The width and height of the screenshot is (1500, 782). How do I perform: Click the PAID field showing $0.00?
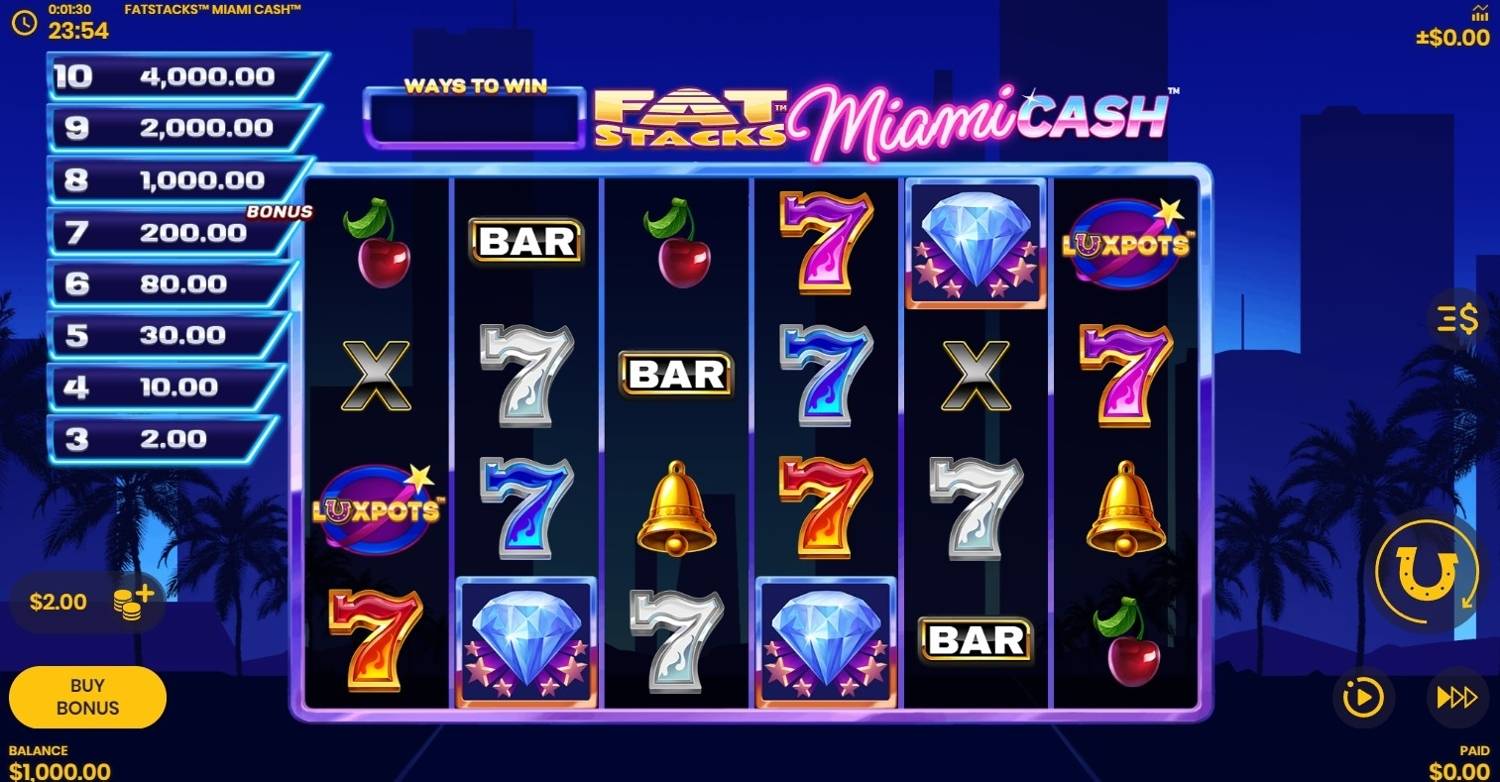(x=1460, y=770)
